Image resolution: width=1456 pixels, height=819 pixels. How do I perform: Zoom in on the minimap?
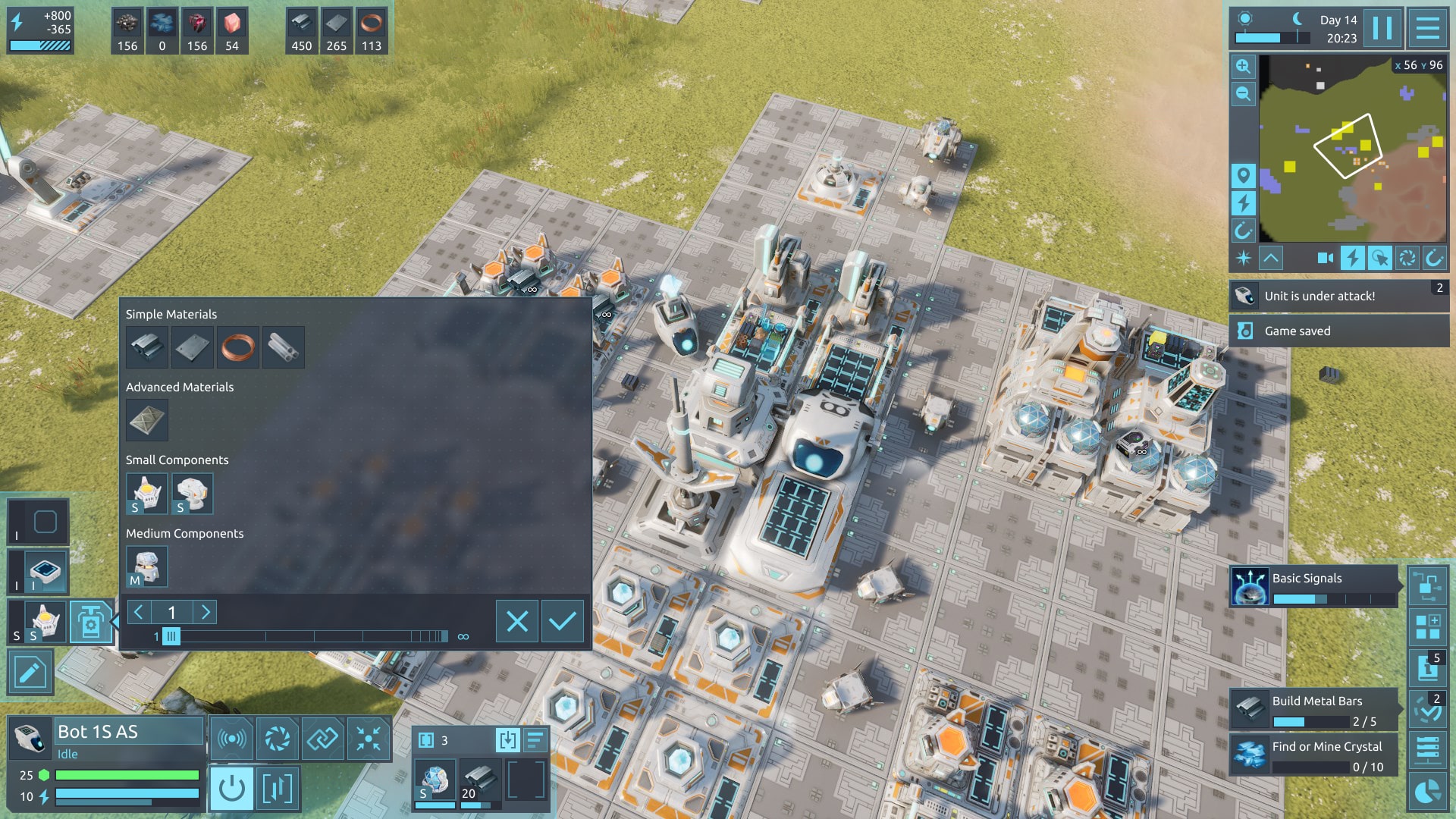(x=1243, y=67)
